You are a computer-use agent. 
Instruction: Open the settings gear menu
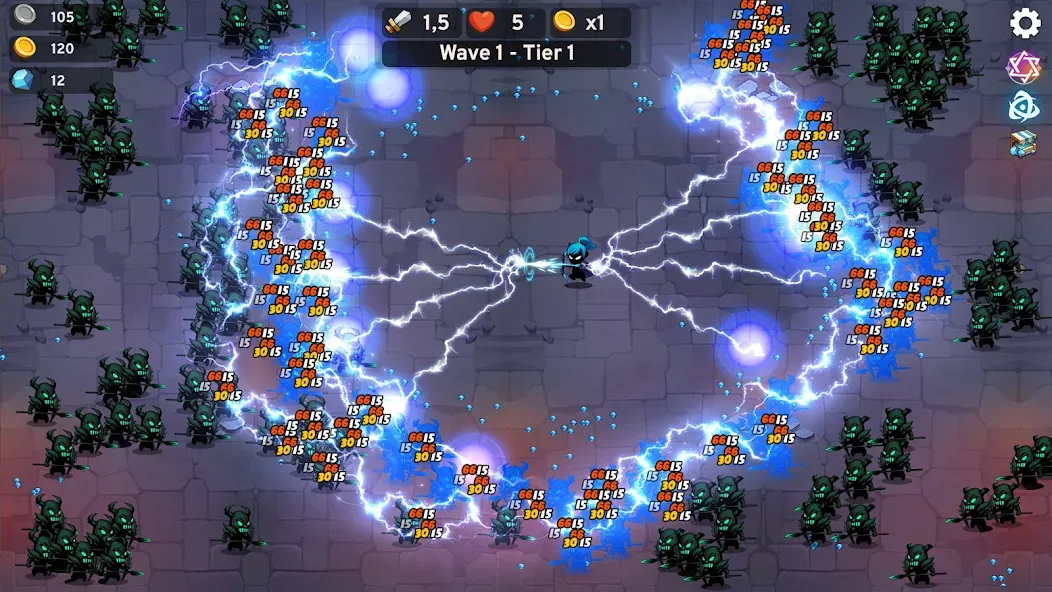(x=1025, y=23)
